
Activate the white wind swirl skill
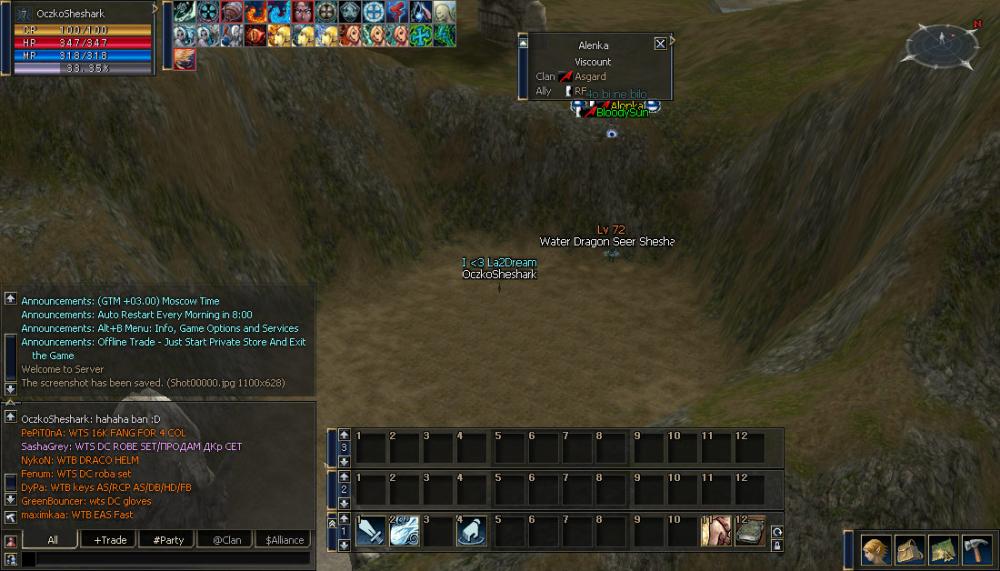point(406,531)
